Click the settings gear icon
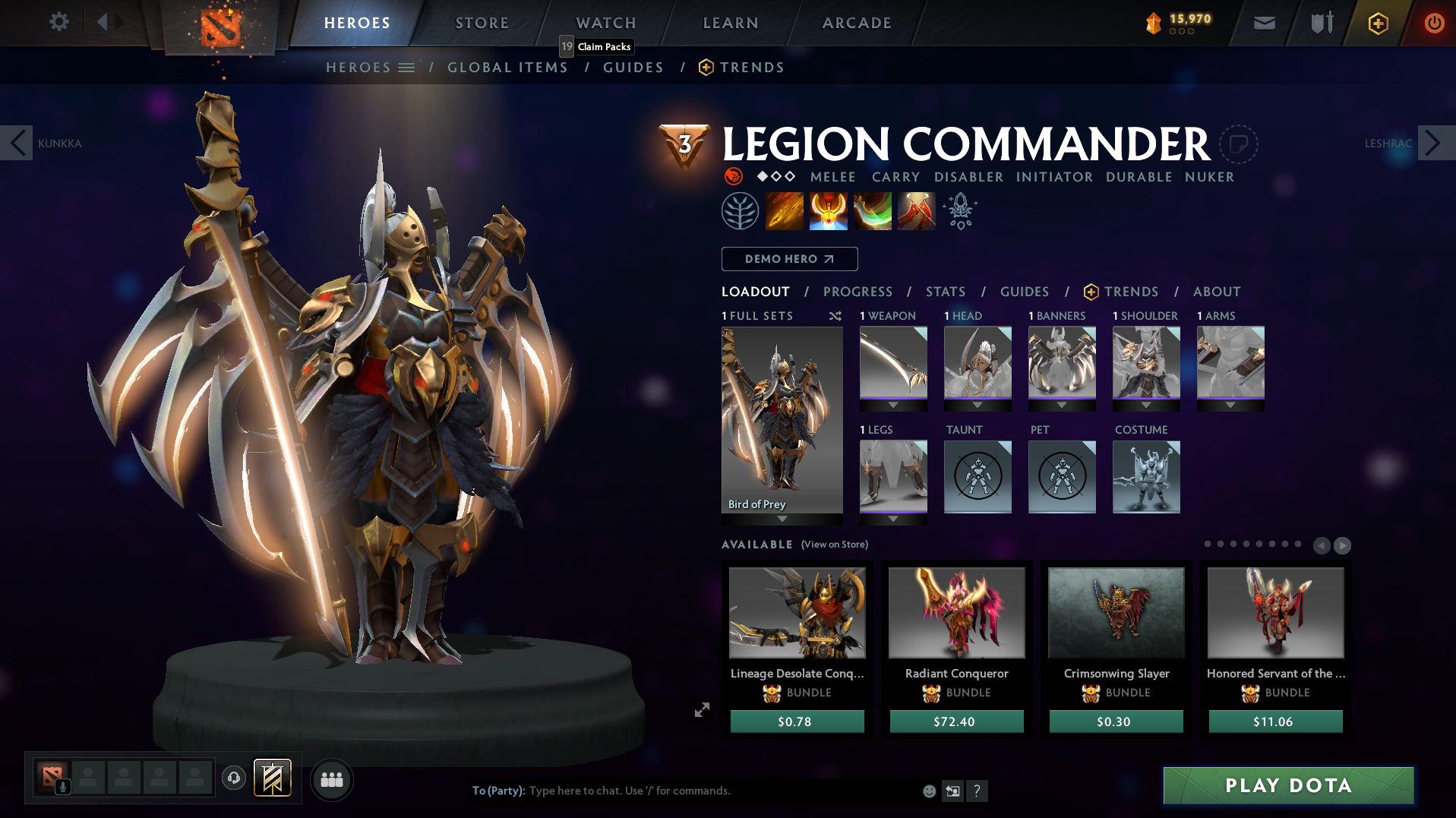Image resolution: width=1456 pixels, height=818 pixels. point(58,22)
